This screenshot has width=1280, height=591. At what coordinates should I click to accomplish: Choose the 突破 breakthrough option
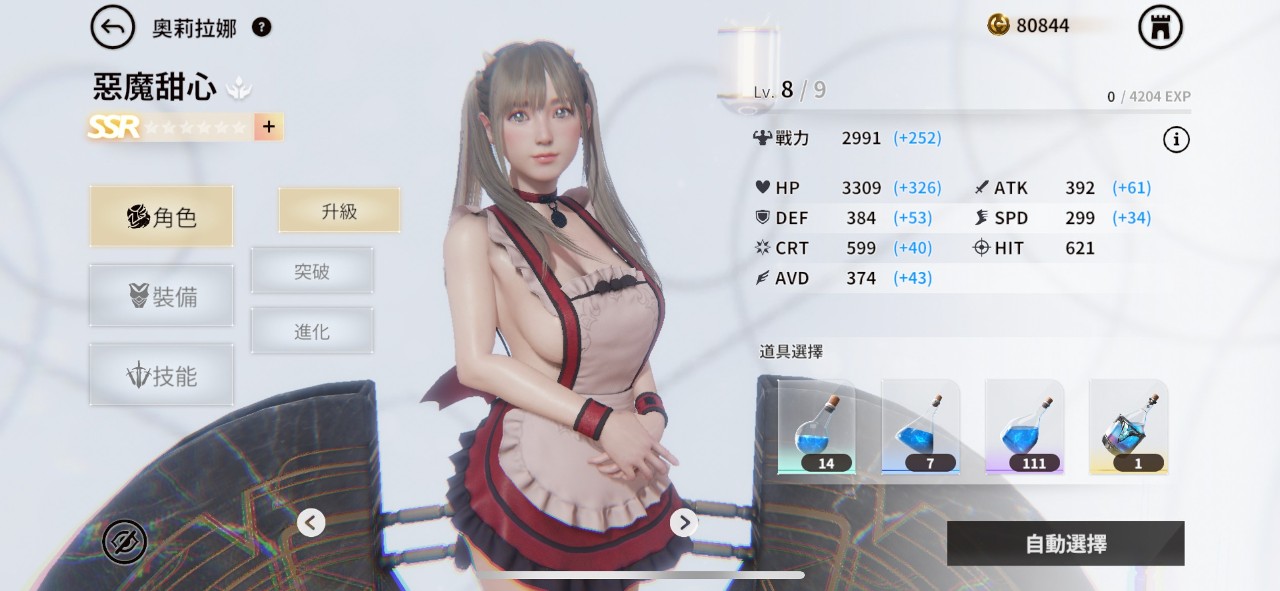coord(312,271)
